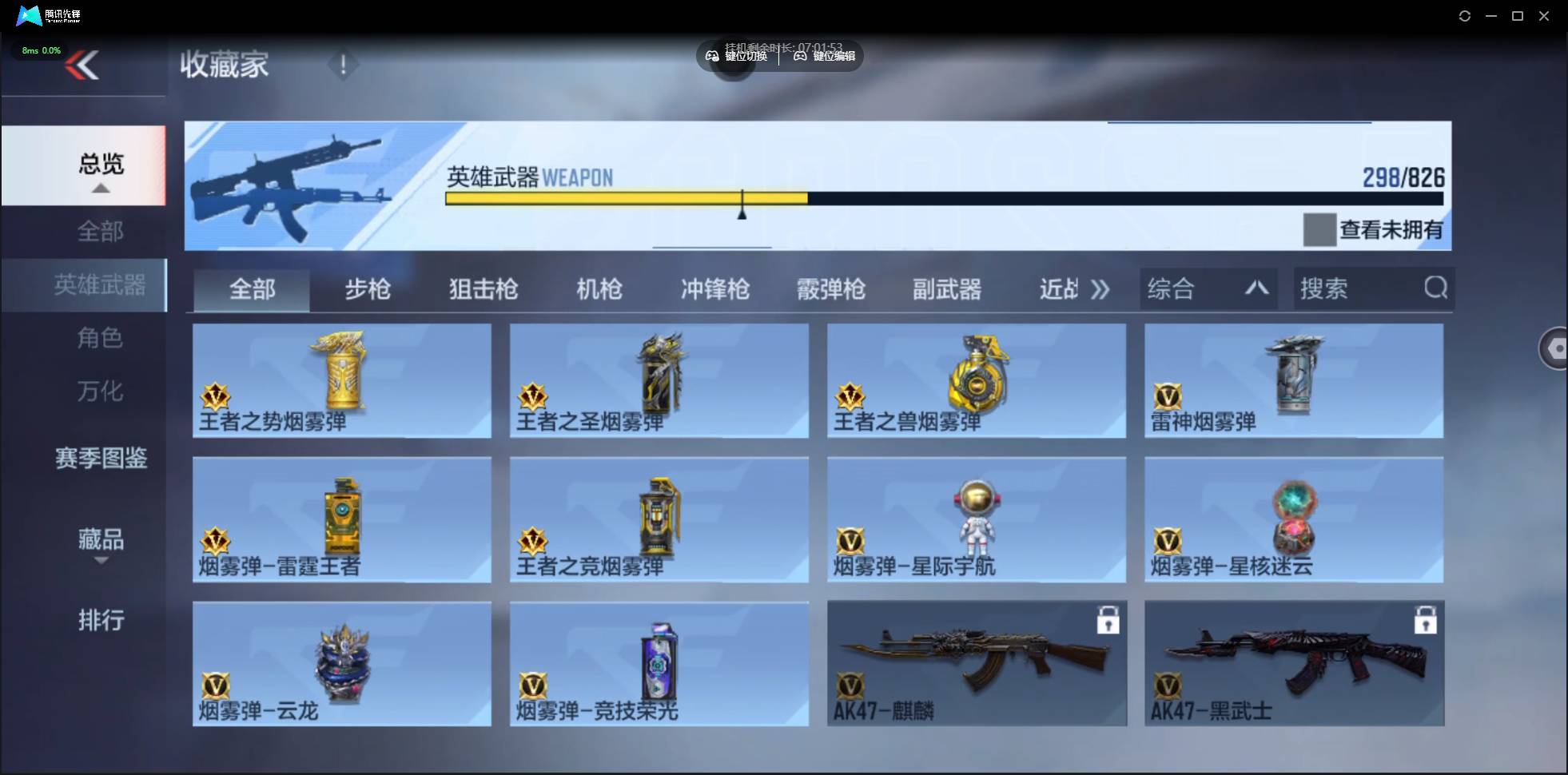Screen dimensions: 1568x775
Task: Click the gamepad icon next to 键位切换
Action: 711,56
